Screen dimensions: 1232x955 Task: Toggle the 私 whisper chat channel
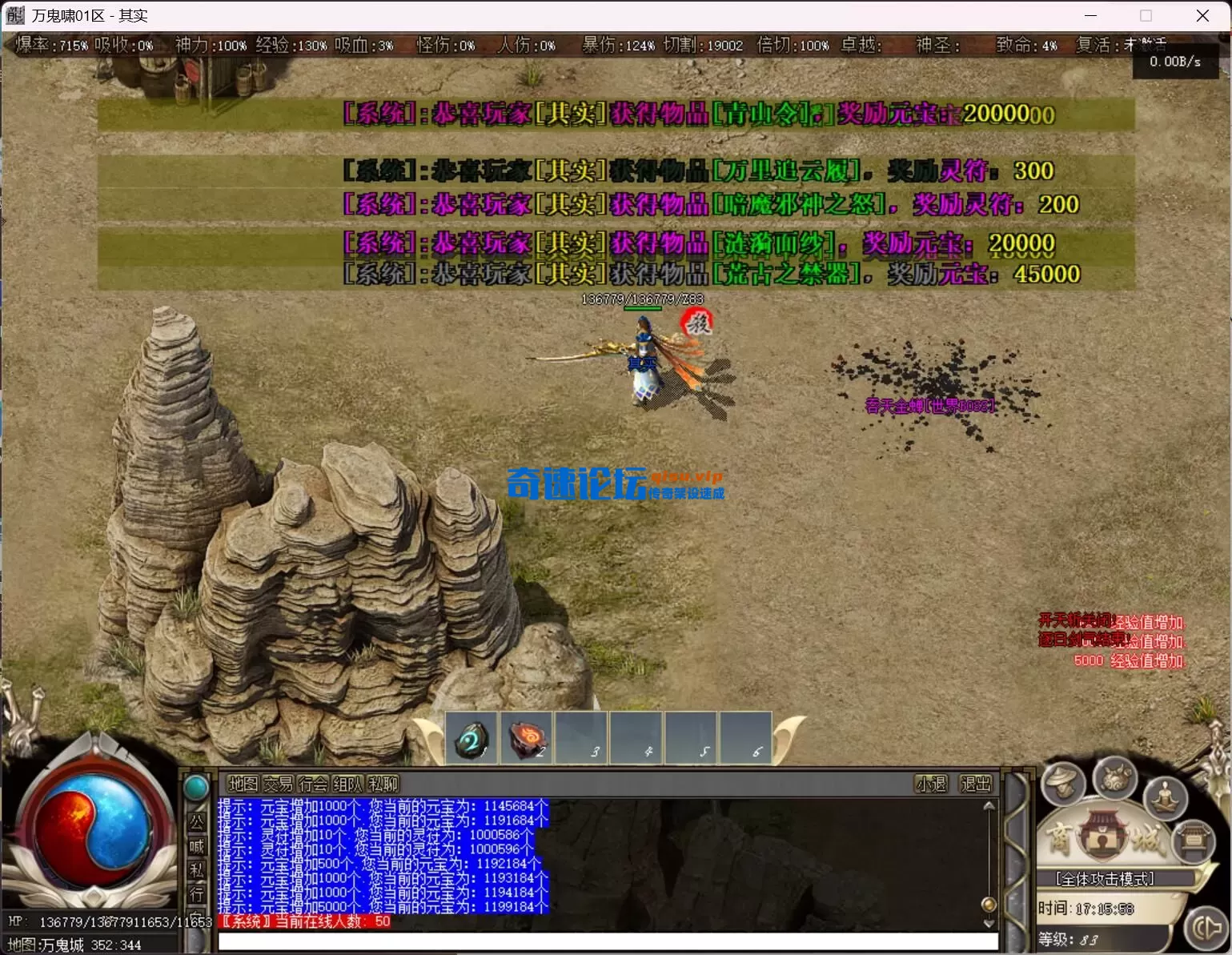click(x=196, y=870)
